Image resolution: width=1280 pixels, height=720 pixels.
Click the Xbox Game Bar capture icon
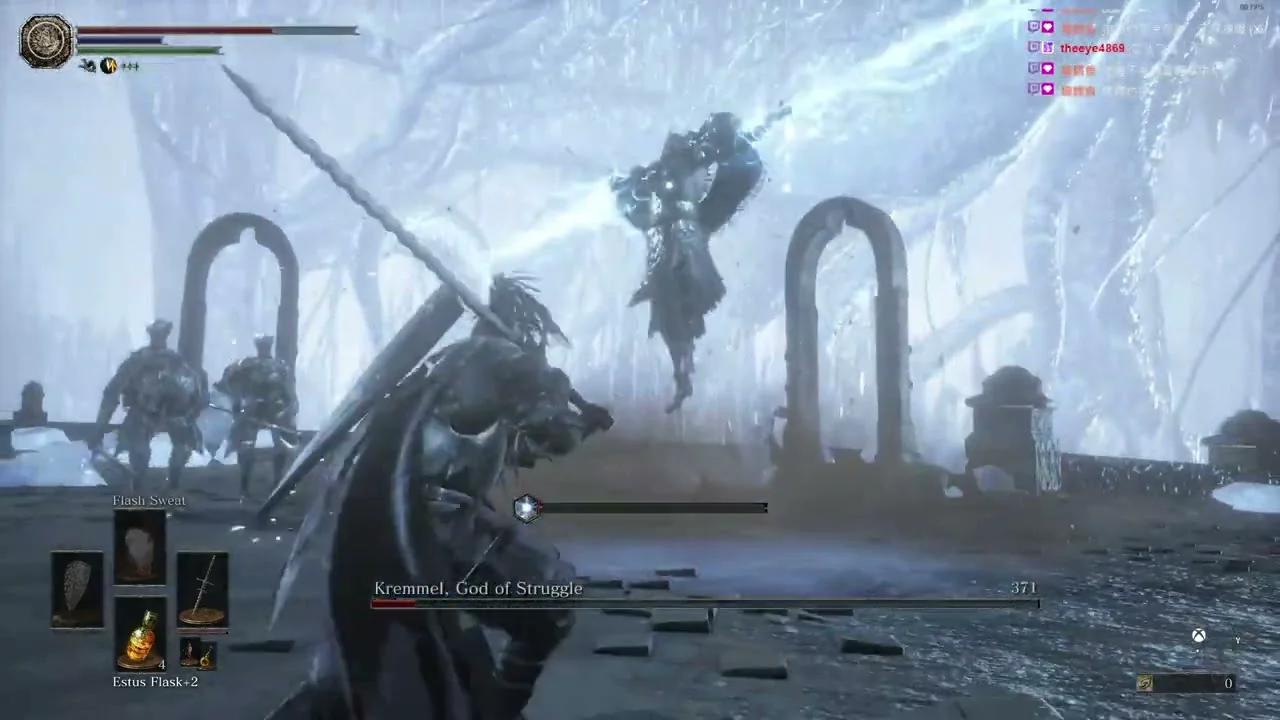click(1198, 635)
